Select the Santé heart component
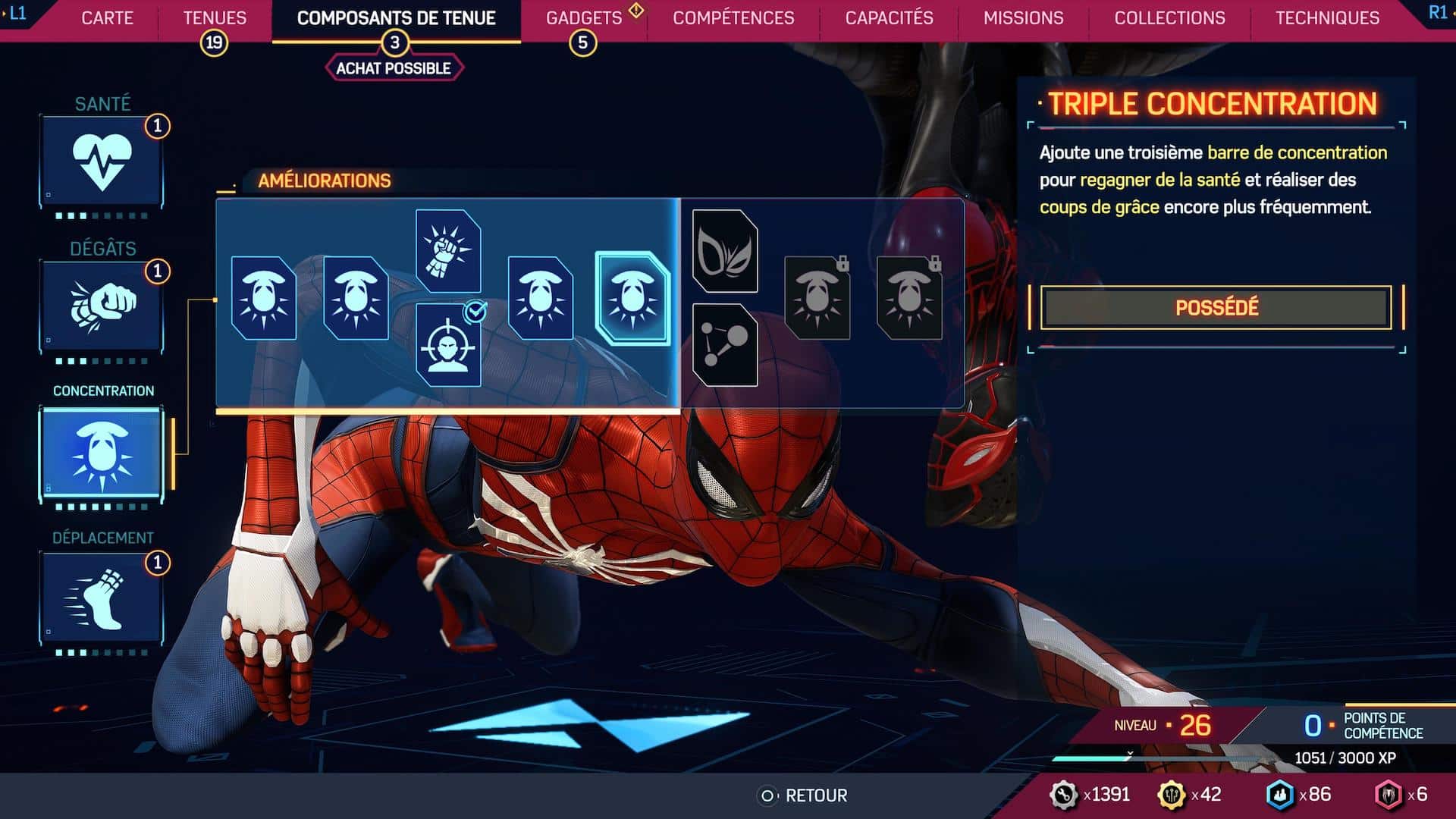 coord(102,161)
